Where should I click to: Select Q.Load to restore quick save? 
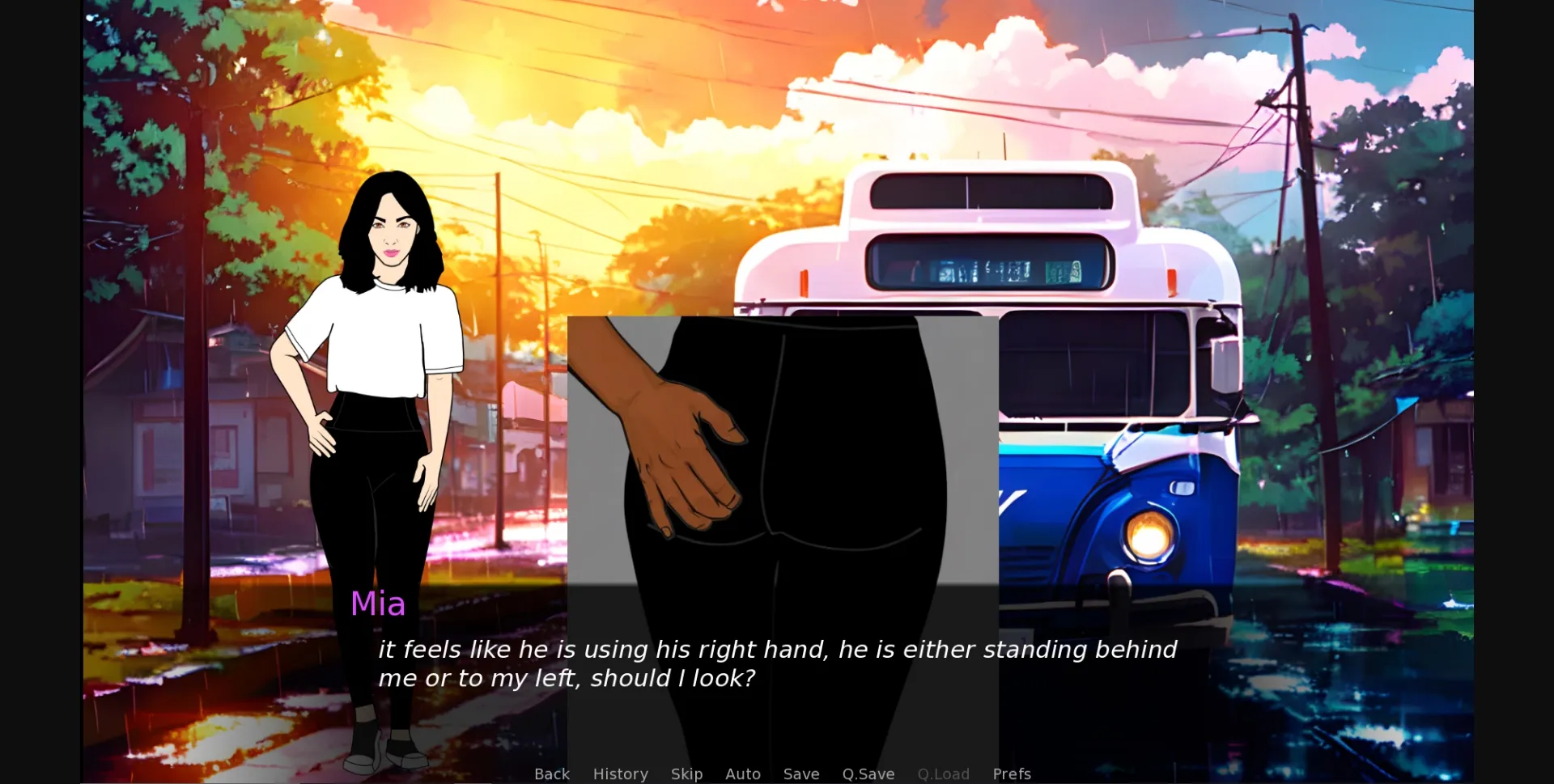coord(944,773)
